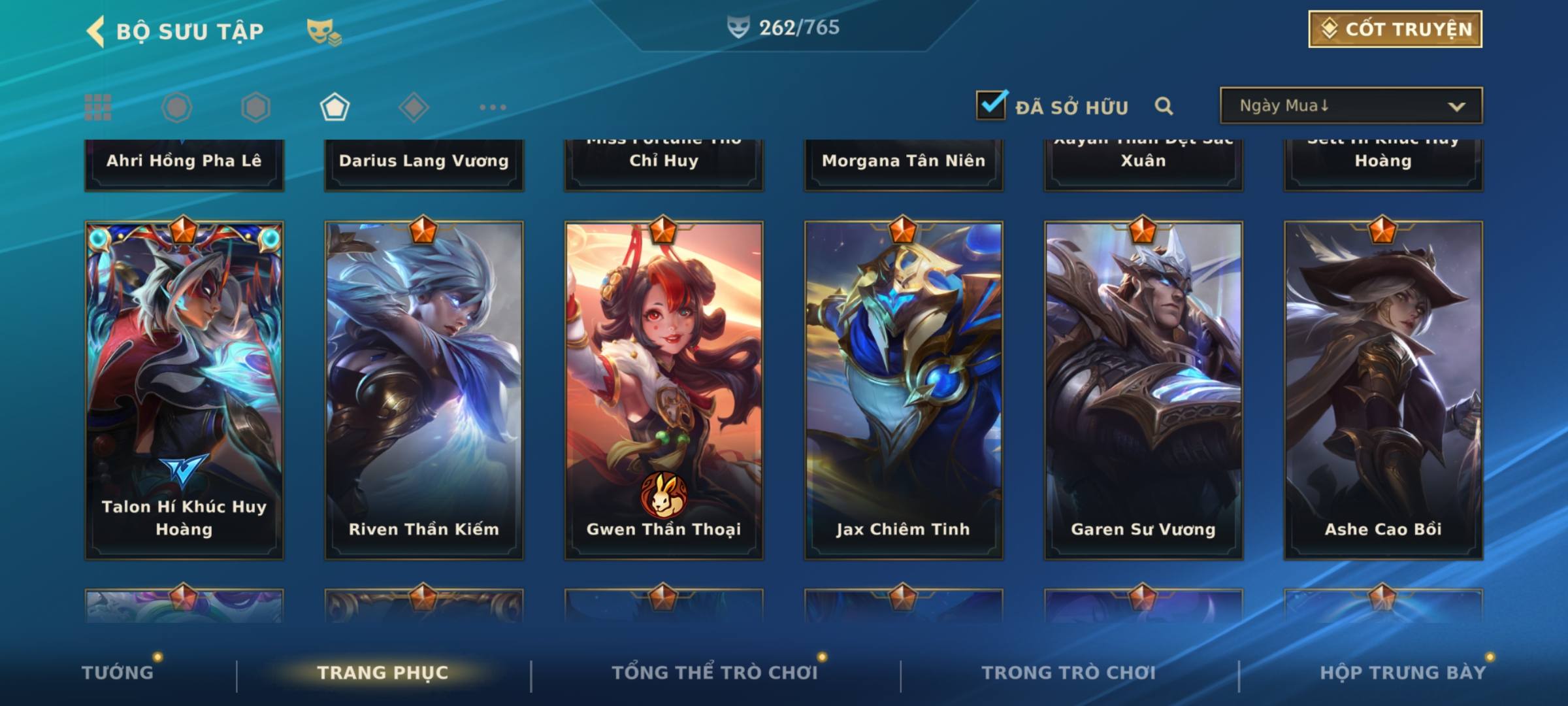Screen dimensions: 1568x706
Task: Open the Trong Trò Chơi tab
Action: [x=1068, y=673]
